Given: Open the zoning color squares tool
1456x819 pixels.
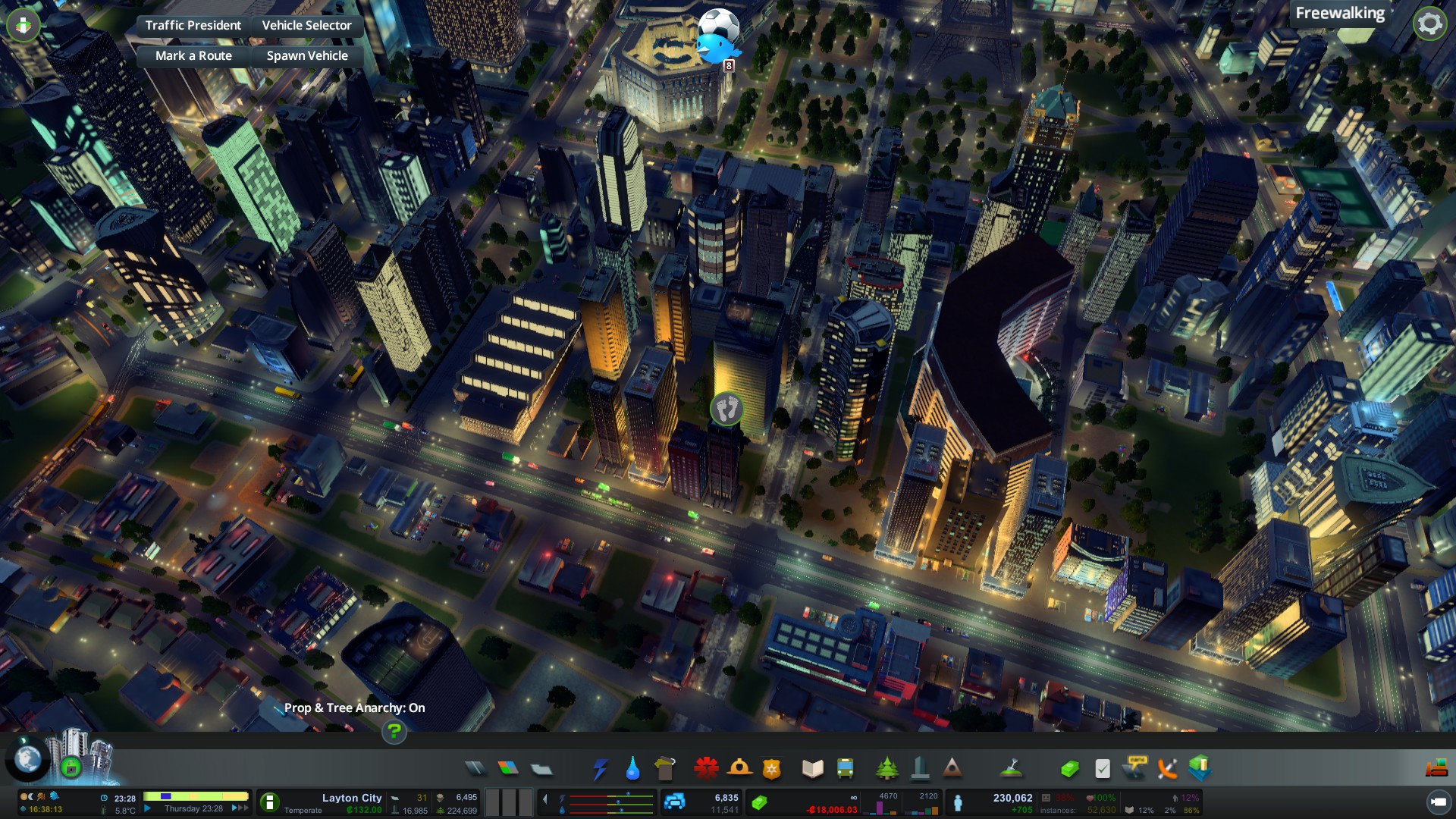Looking at the screenshot, I should (x=508, y=768).
